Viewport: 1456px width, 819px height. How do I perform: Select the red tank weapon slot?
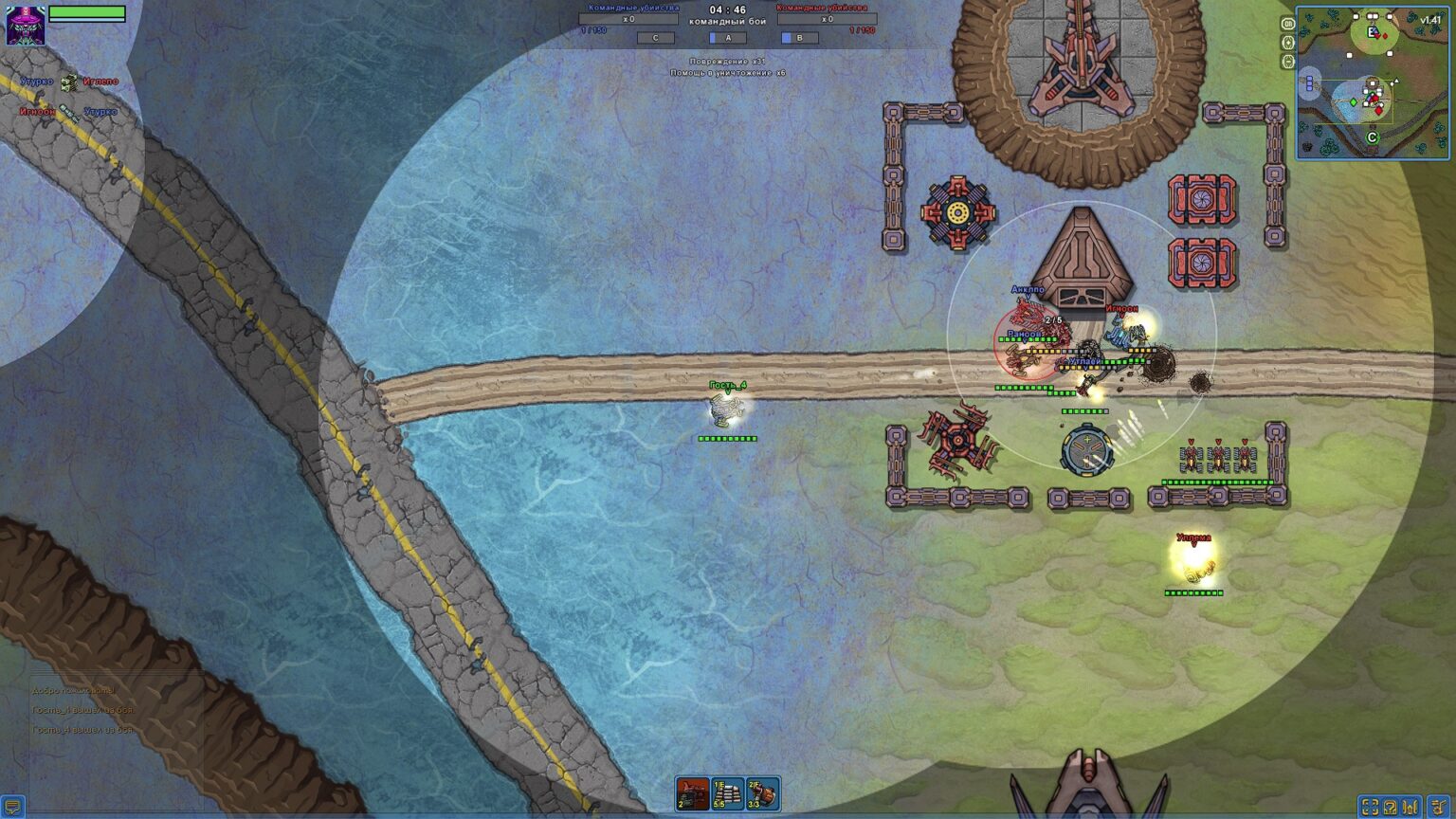tap(693, 793)
